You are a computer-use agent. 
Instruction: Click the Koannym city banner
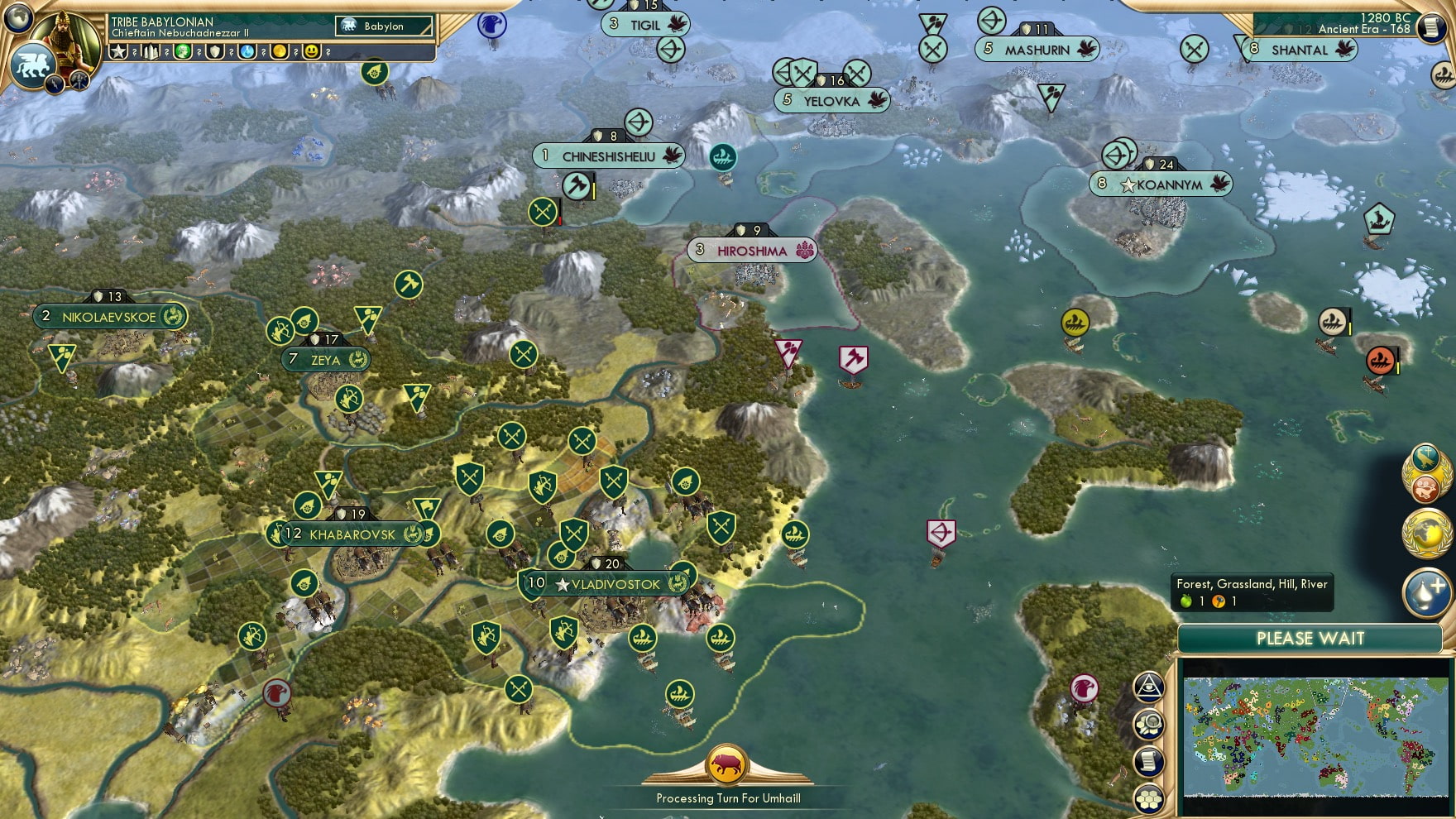tap(1168, 184)
